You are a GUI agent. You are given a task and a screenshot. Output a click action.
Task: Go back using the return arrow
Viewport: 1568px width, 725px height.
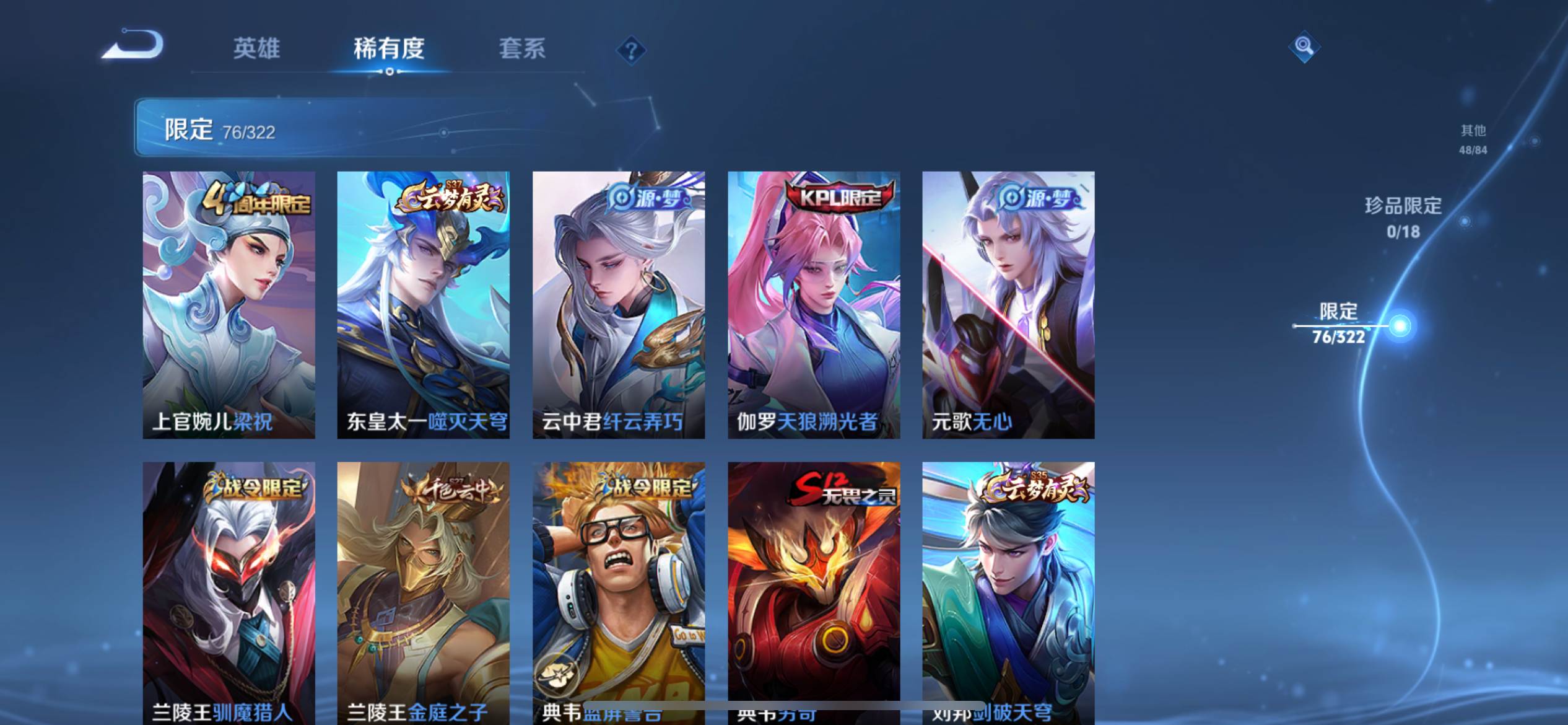click(133, 45)
